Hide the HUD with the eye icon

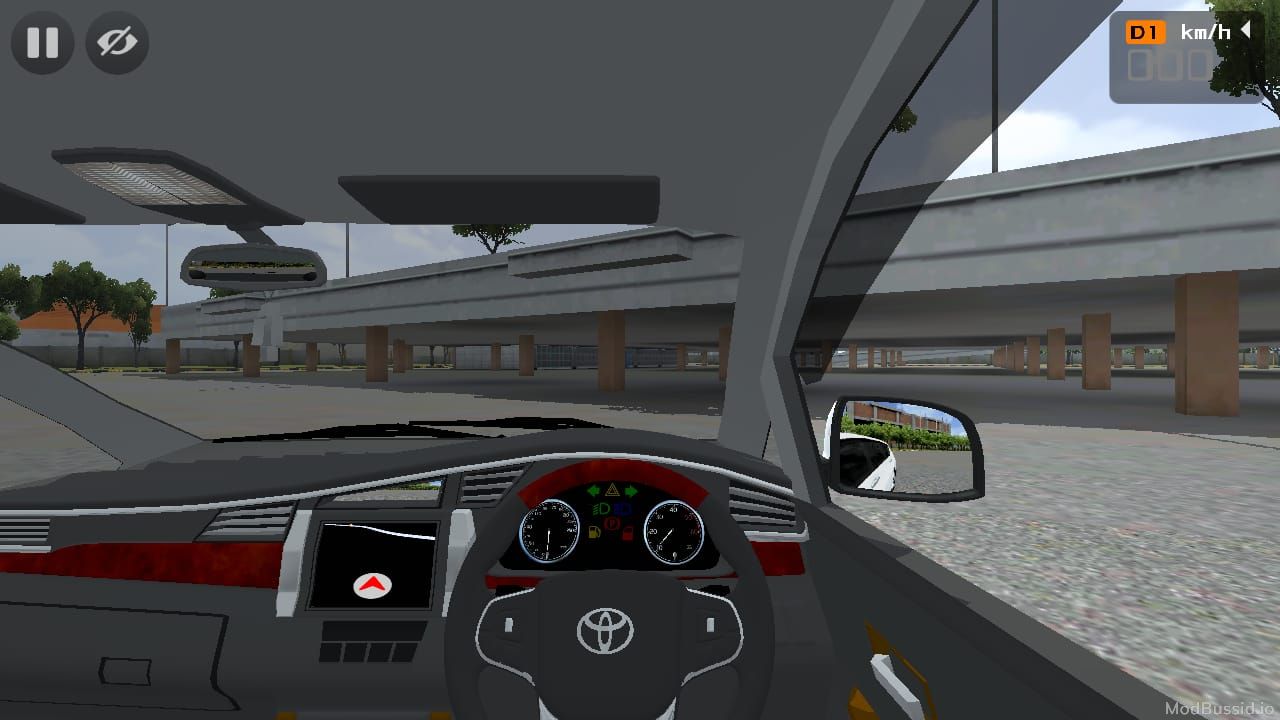tap(116, 43)
